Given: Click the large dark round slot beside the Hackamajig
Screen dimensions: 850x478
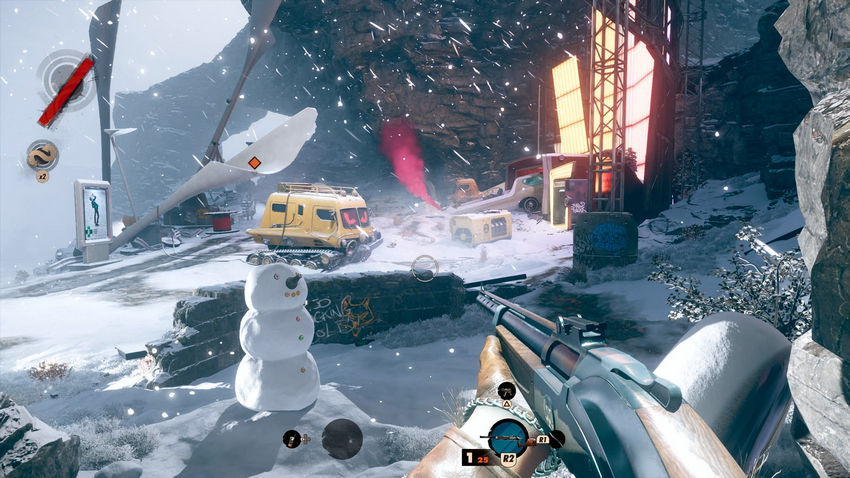Looking at the screenshot, I should tap(342, 438).
